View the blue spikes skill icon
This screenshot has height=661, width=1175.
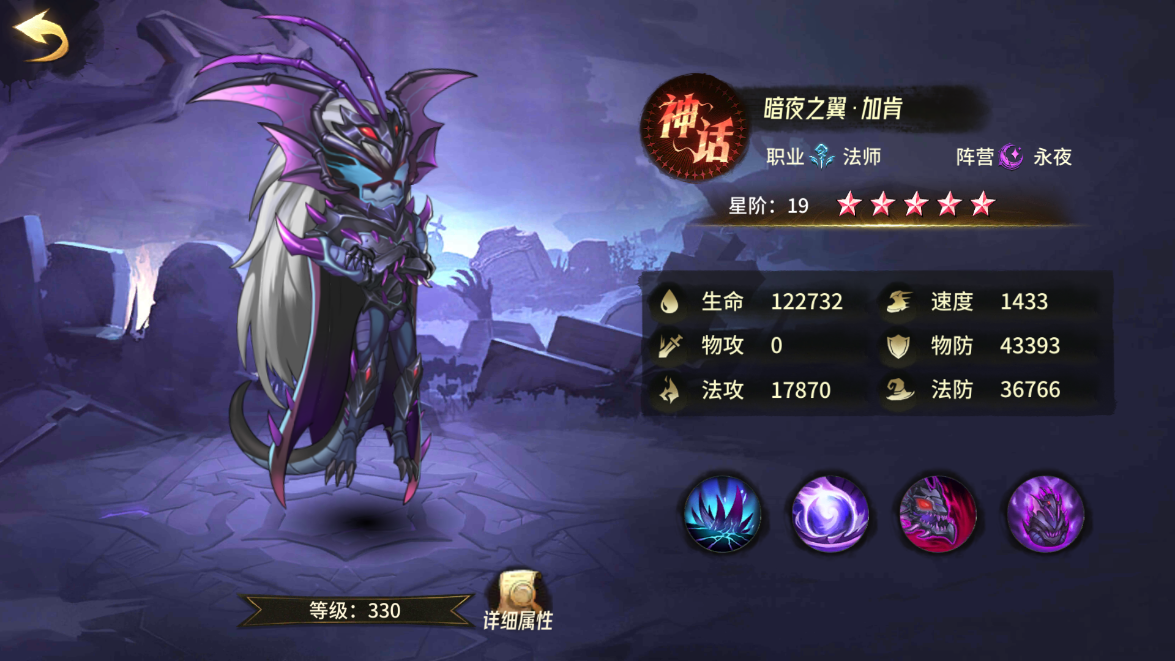coord(722,514)
